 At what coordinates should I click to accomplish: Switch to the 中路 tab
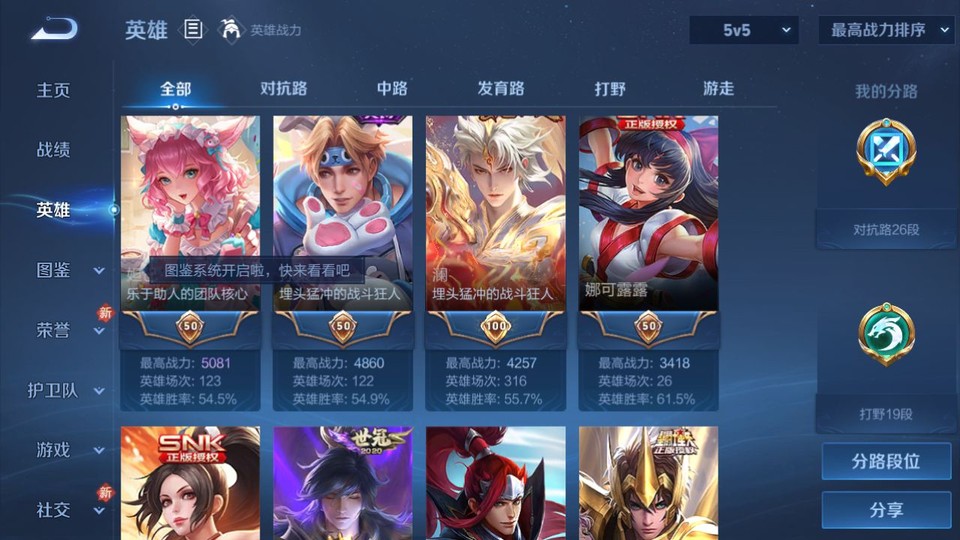click(392, 88)
